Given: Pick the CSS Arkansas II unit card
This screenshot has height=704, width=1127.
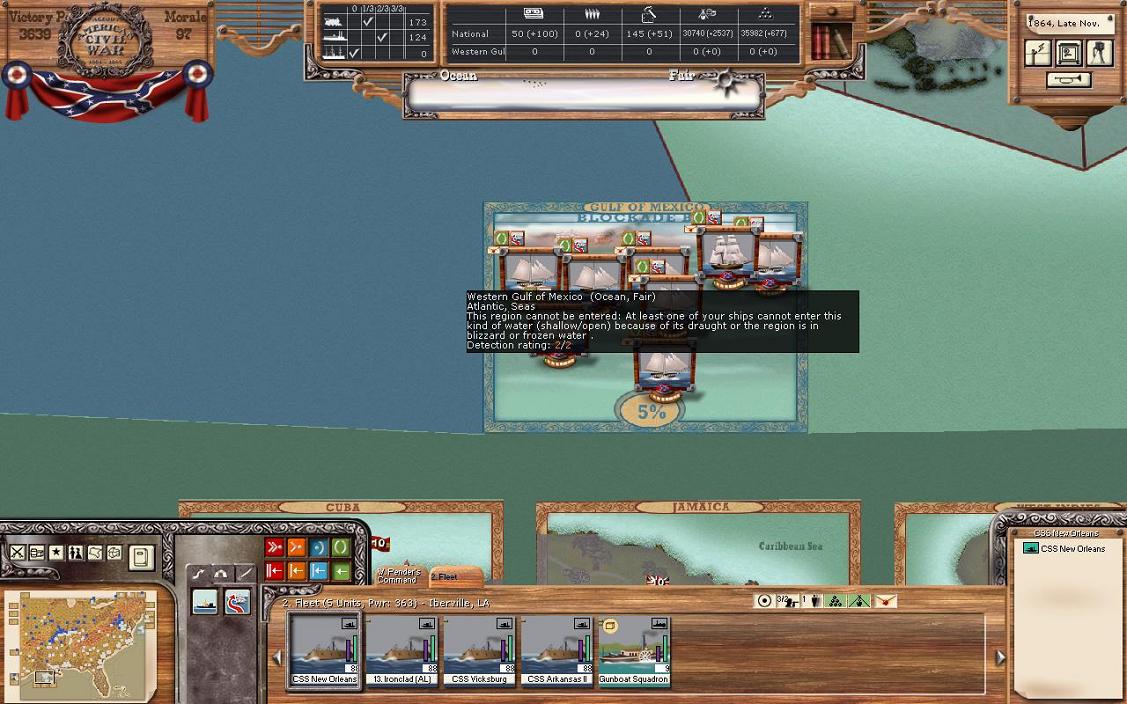Looking at the screenshot, I should (x=557, y=650).
